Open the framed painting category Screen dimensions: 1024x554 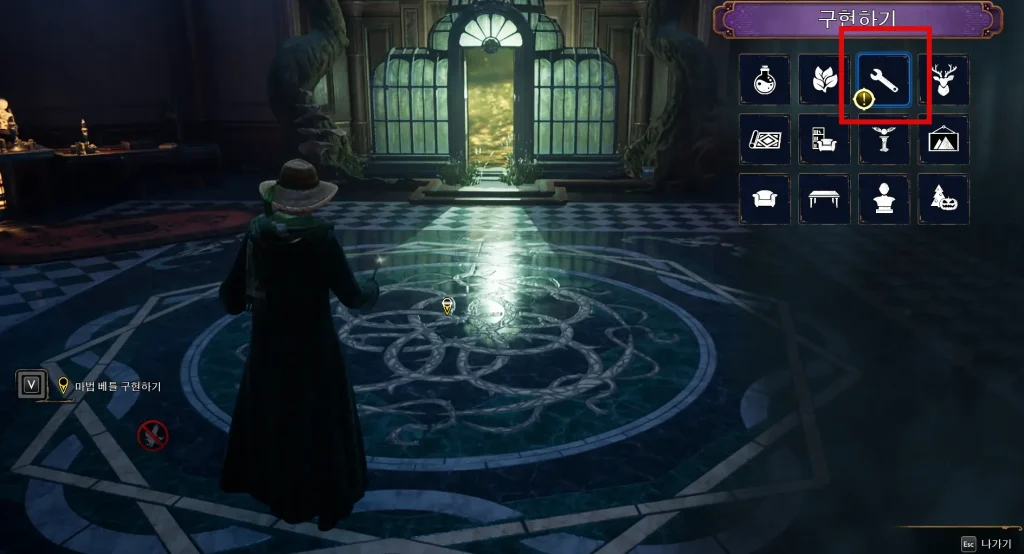[943, 139]
